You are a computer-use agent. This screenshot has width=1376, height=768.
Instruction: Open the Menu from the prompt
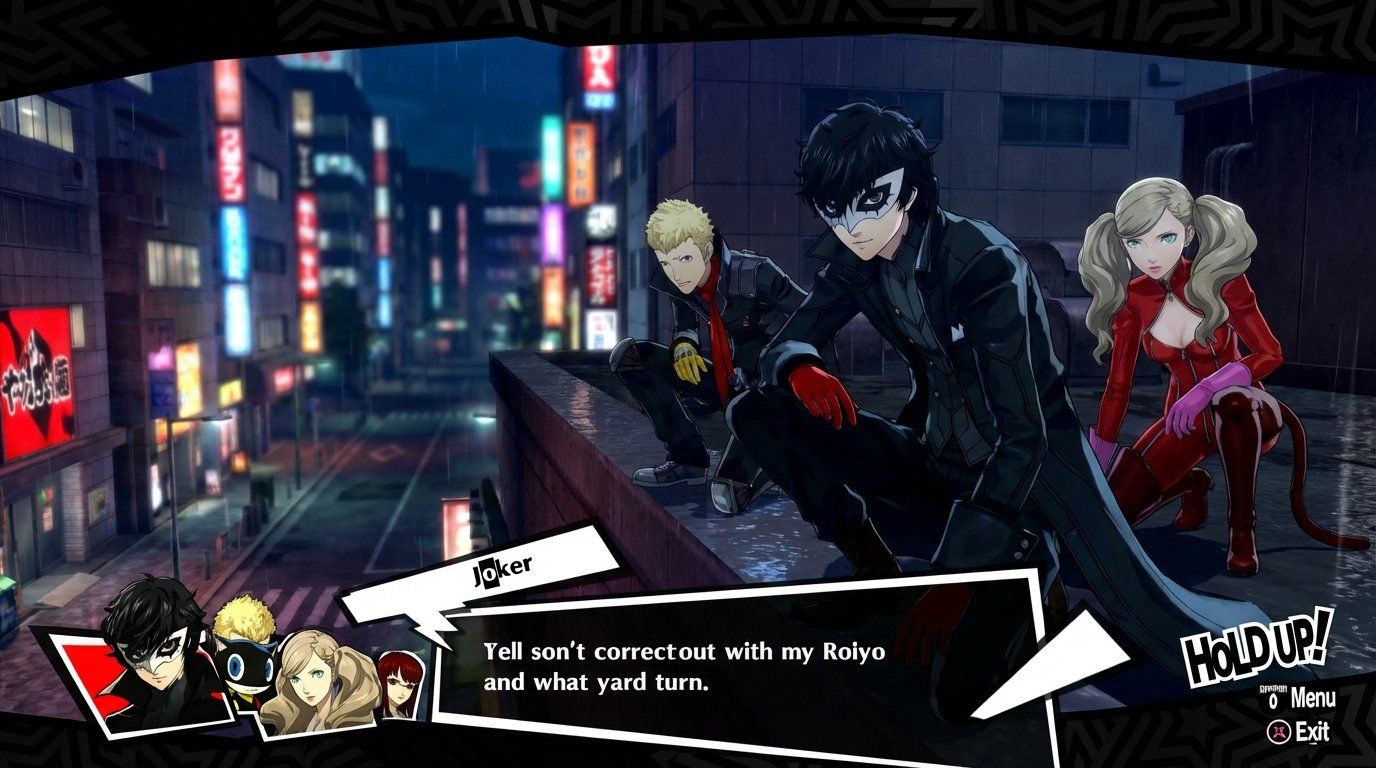coord(1315,697)
